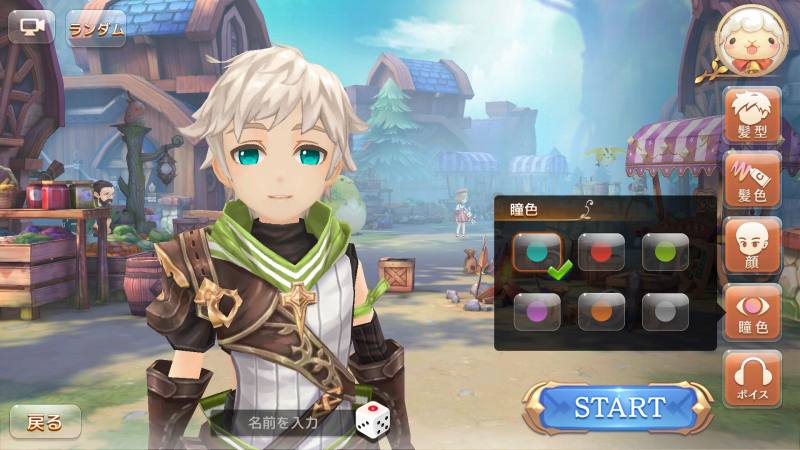The image size is (800, 450).
Task: Choose the gray eye color swatch
Action: click(665, 311)
